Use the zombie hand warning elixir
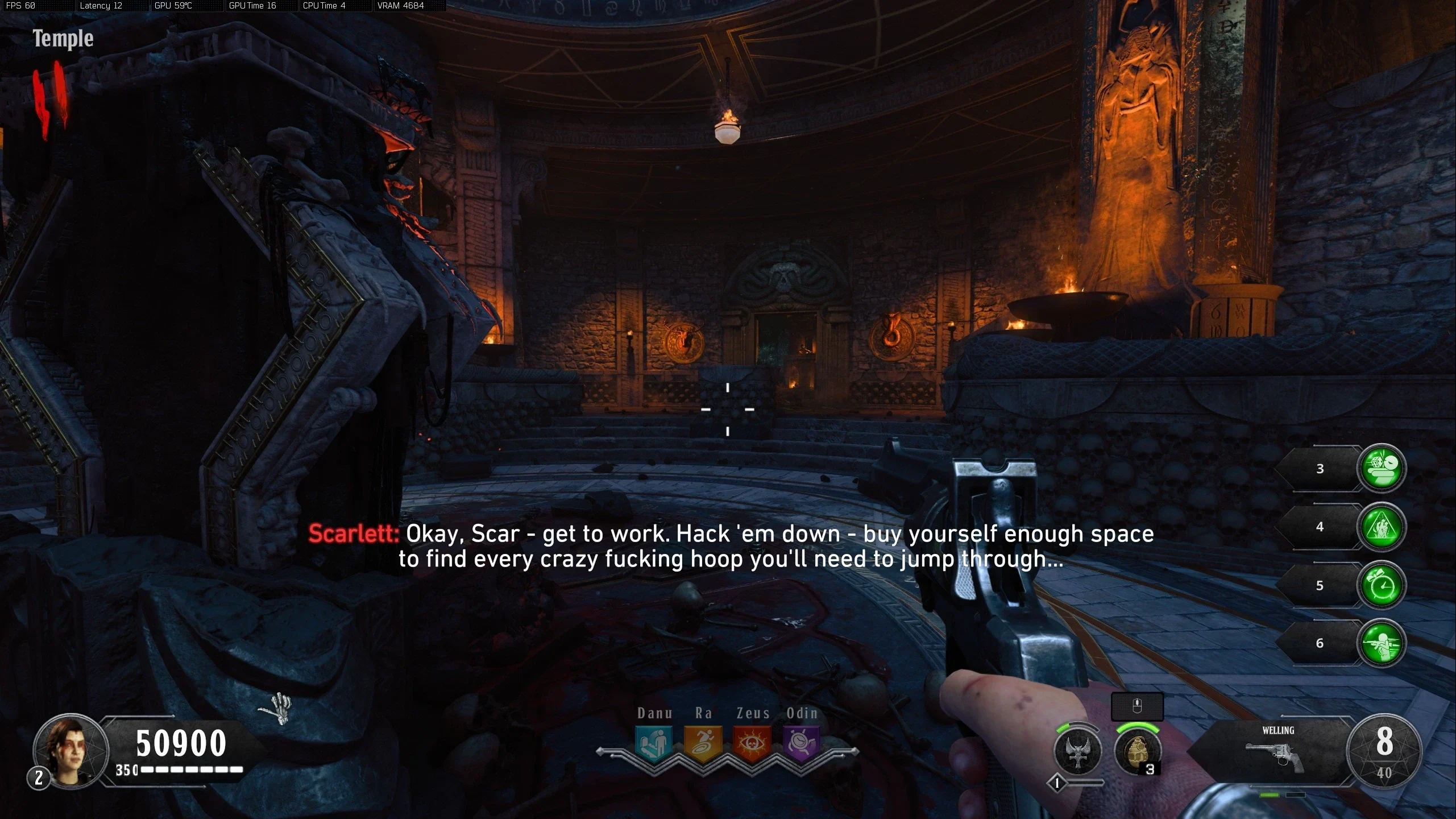Viewport: 1456px width, 819px height. point(1382,527)
